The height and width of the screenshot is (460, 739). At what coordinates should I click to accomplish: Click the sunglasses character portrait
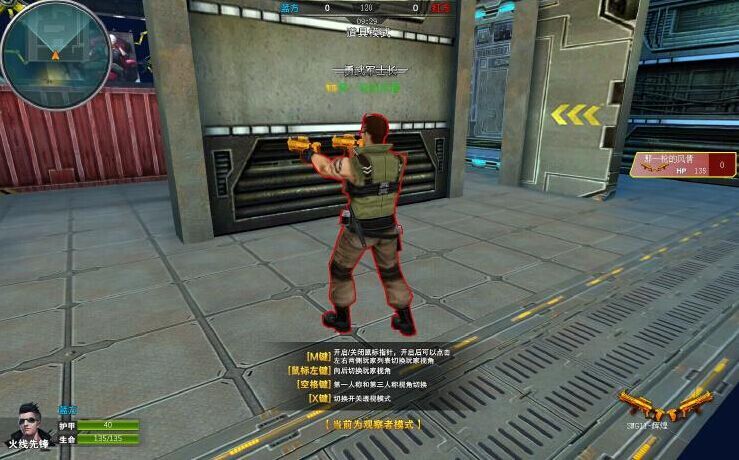[30, 423]
